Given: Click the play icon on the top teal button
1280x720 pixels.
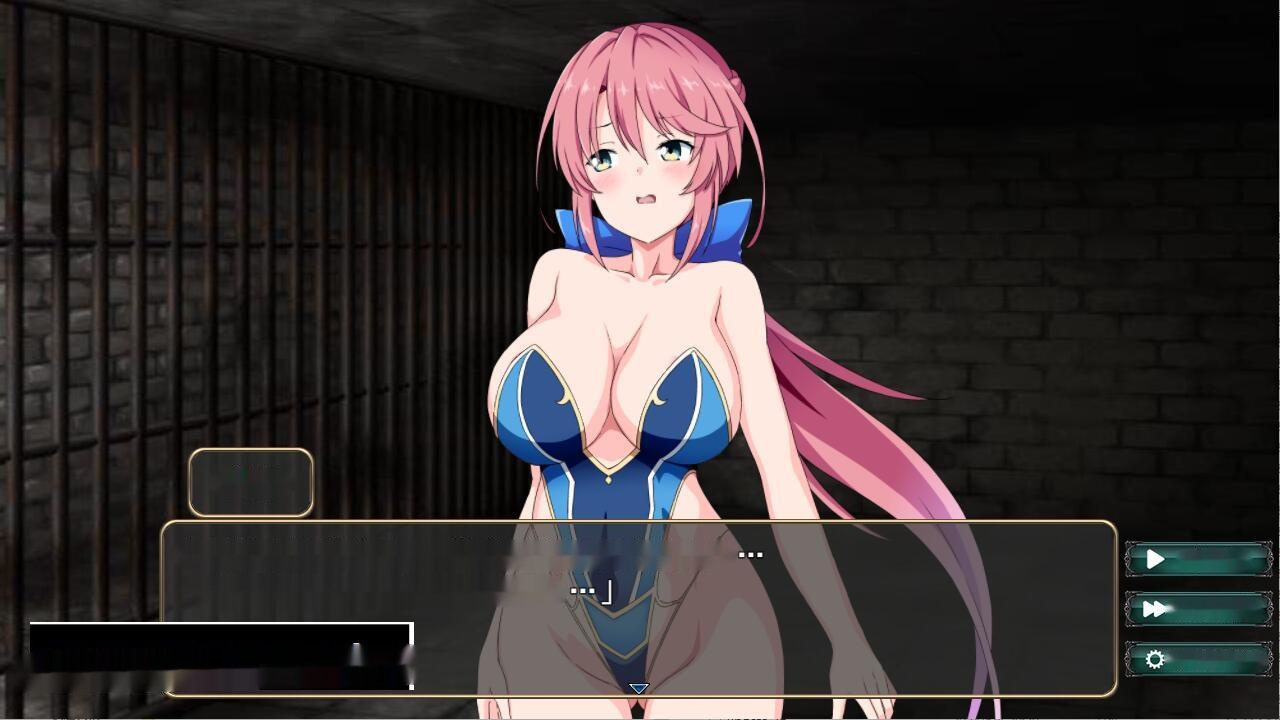Looking at the screenshot, I should click(x=1157, y=560).
